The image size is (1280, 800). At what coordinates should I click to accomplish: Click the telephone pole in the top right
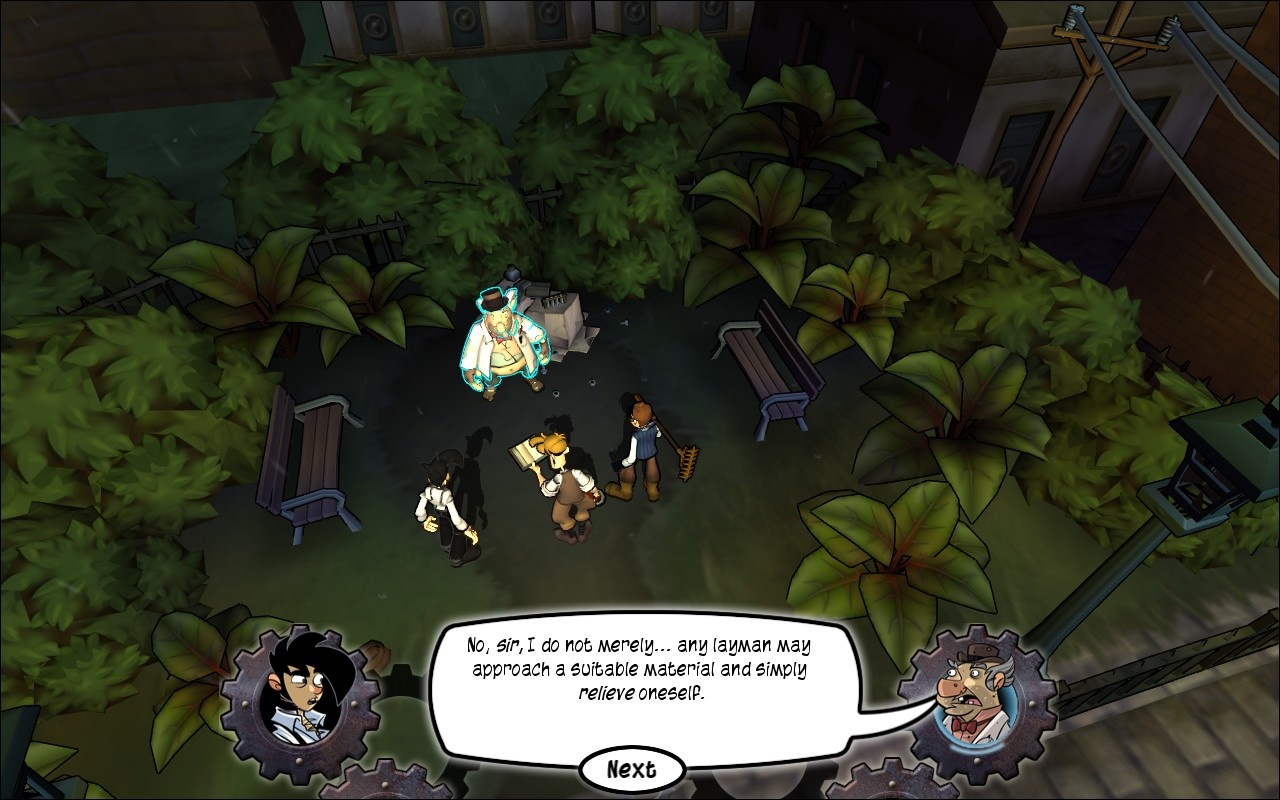tap(1090, 60)
